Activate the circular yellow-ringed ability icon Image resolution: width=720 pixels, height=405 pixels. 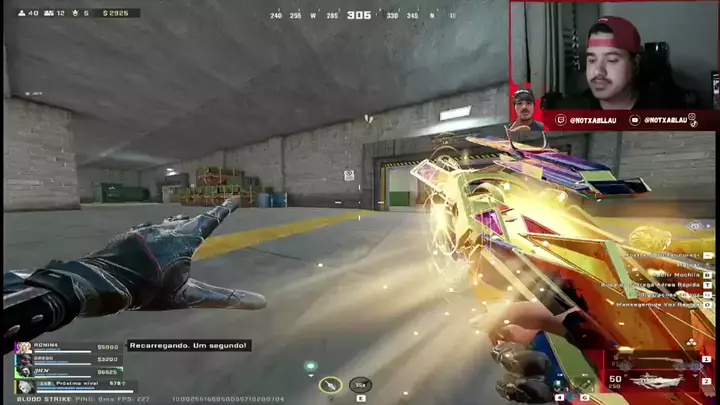(330, 384)
